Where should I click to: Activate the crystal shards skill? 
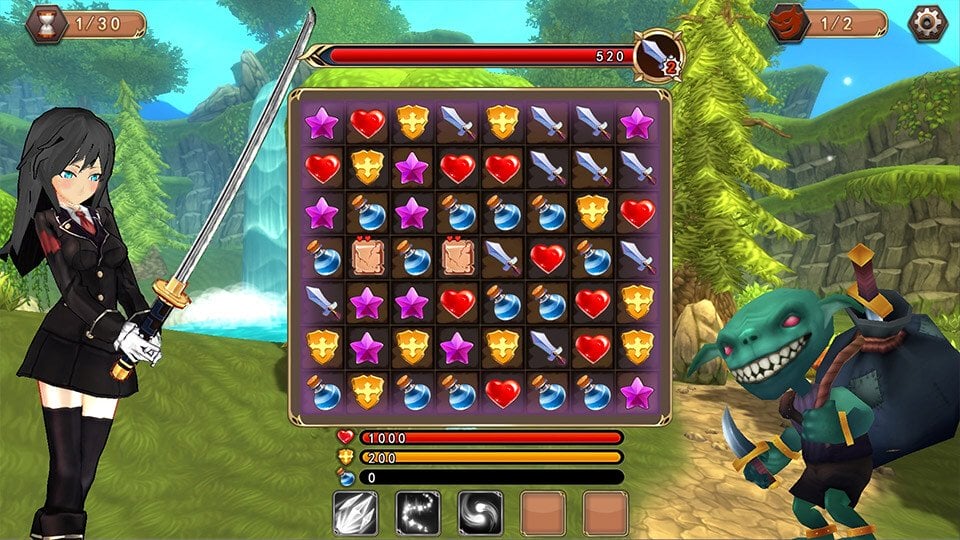pos(355,512)
